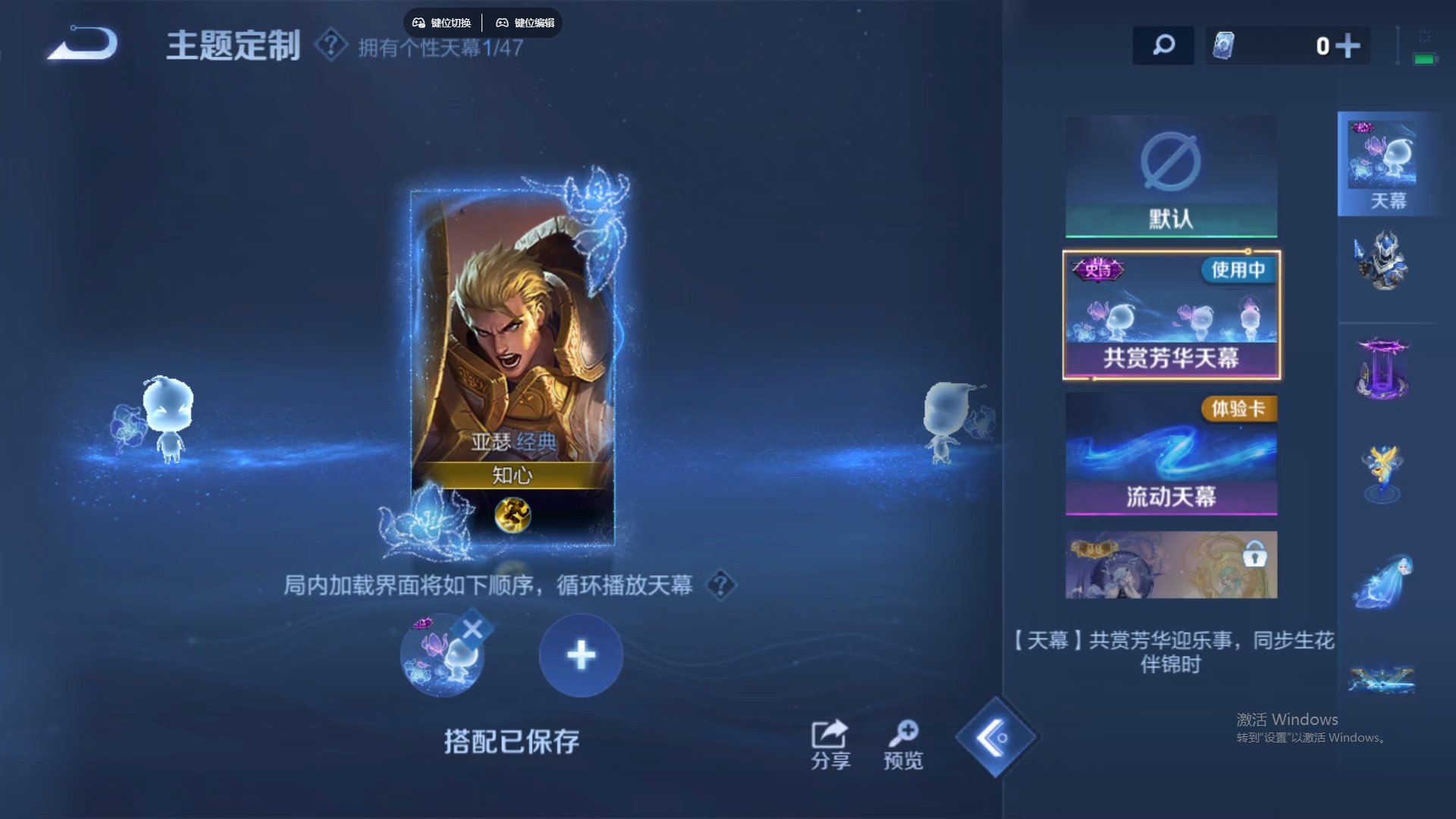Click the help question mark beside 主题定制

[328, 48]
